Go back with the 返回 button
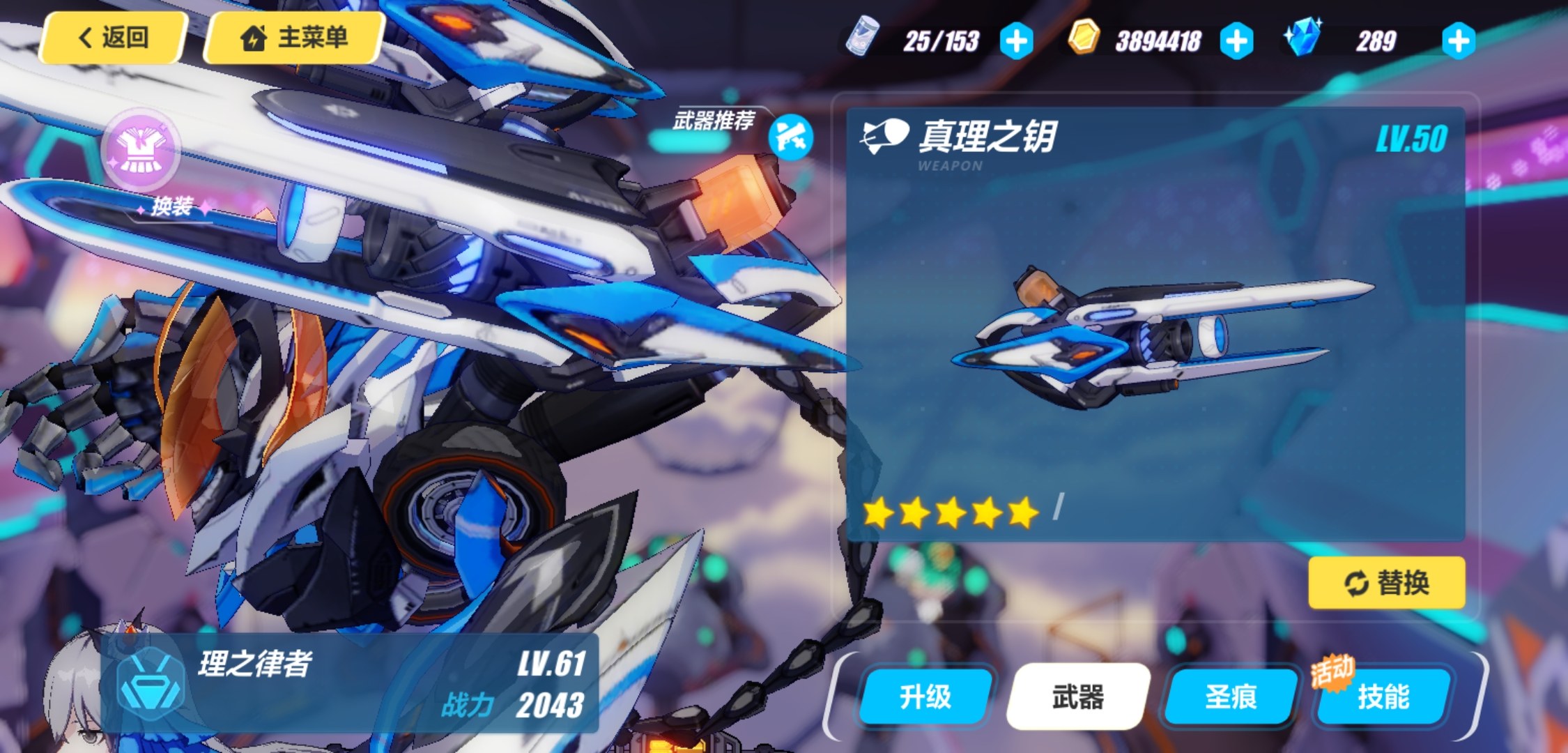Image resolution: width=1568 pixels, height=753 pixels. 114,38
